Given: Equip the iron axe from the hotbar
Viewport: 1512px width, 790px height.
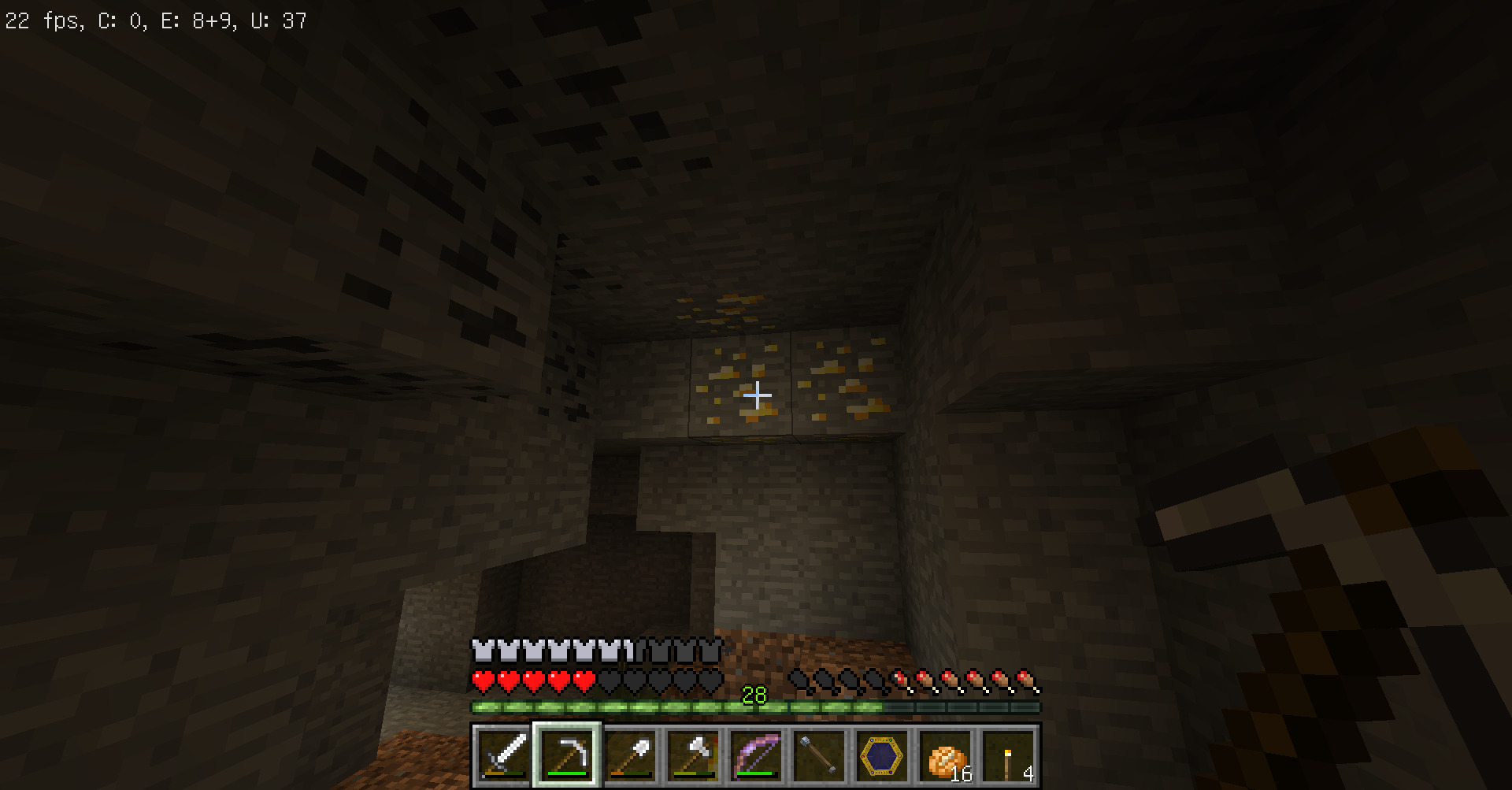Looking at the screenshot, I should point(693,755).
